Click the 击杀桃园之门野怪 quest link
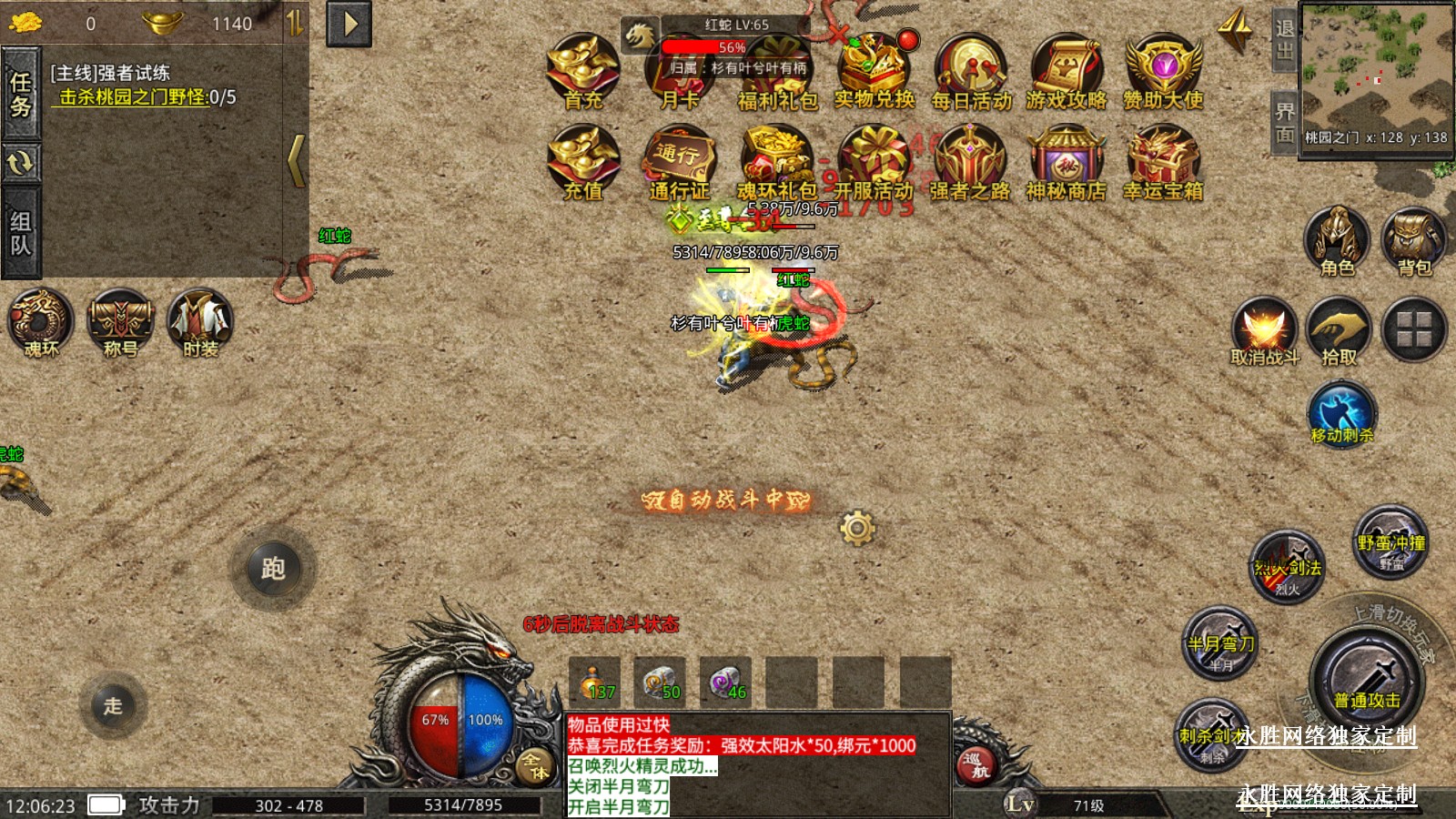The width and height of the screenshot is (1456, 819). tap(133, 97)
